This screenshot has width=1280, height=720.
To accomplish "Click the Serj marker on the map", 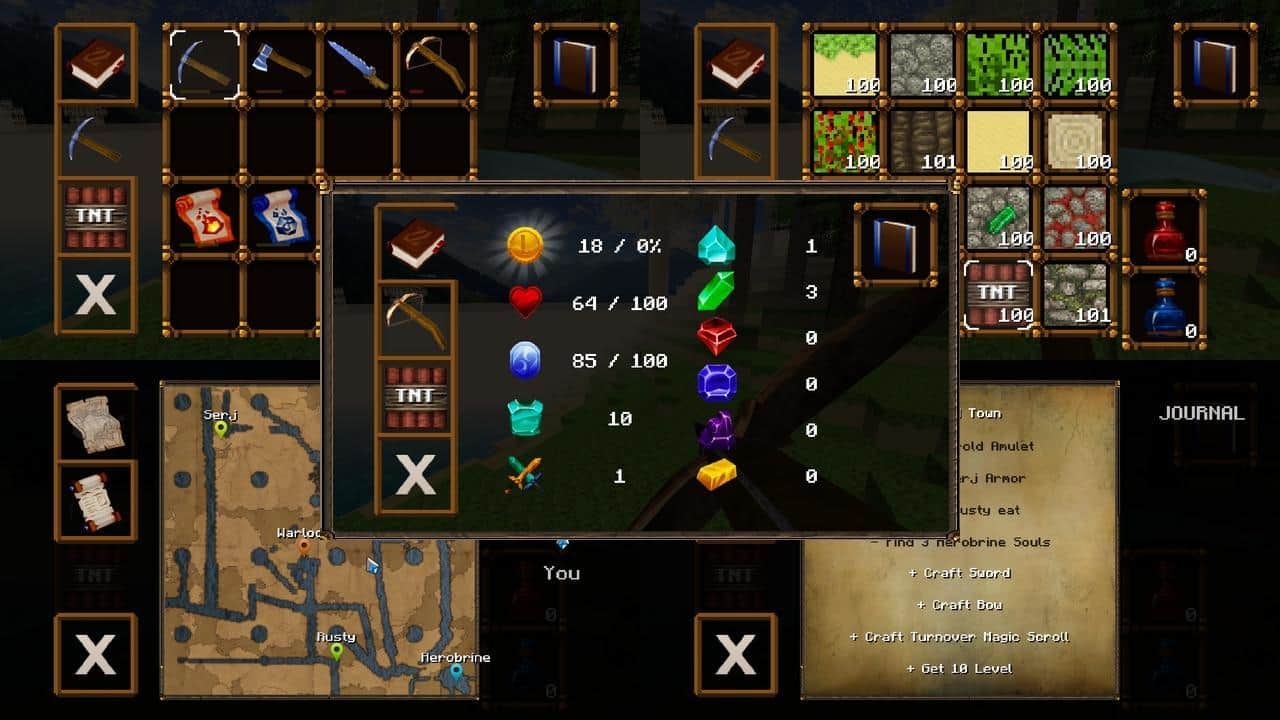I will [x=220, y=429].
